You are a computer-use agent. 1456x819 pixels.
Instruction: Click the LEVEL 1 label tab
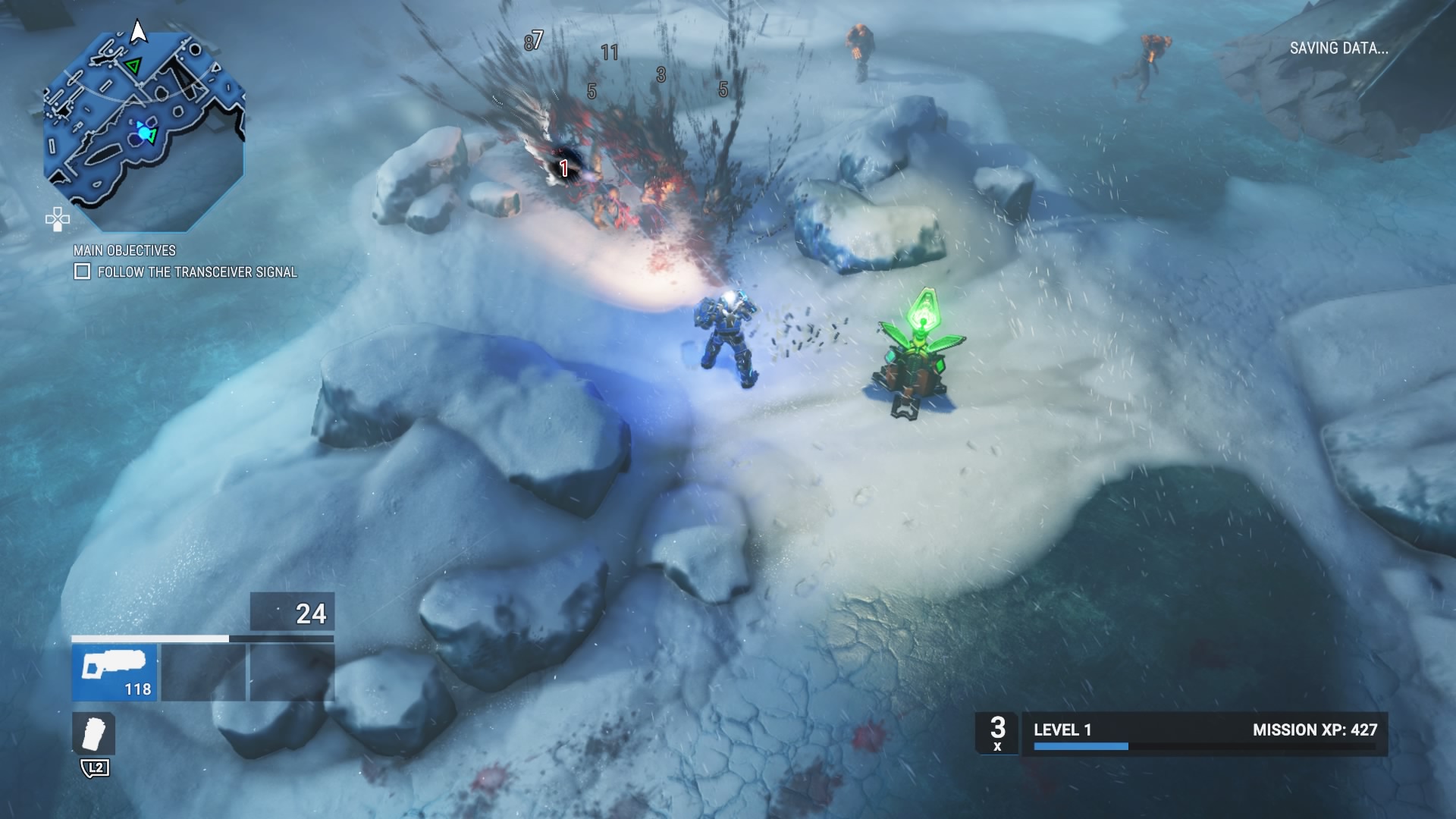pyautogui.click(x=1062, y=730)
